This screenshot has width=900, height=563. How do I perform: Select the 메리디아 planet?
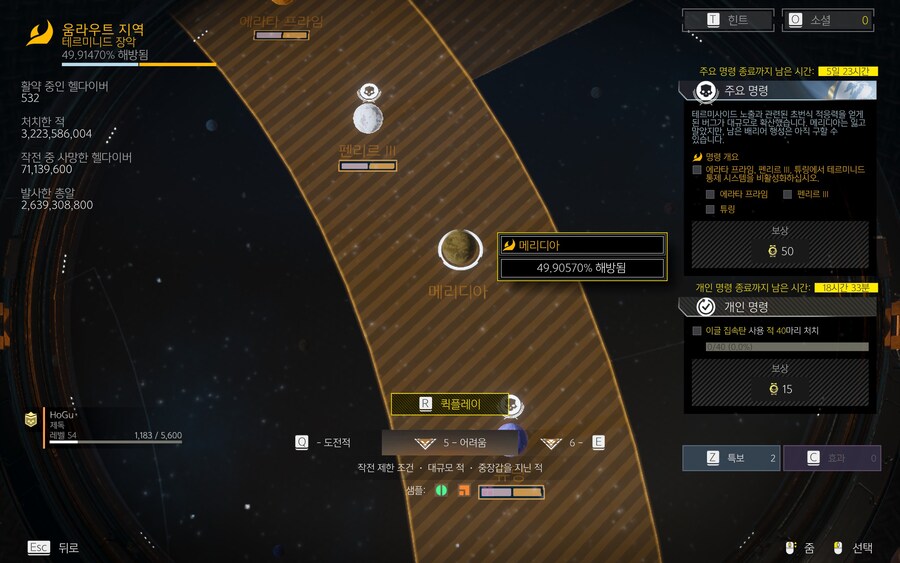pos(461,249)
